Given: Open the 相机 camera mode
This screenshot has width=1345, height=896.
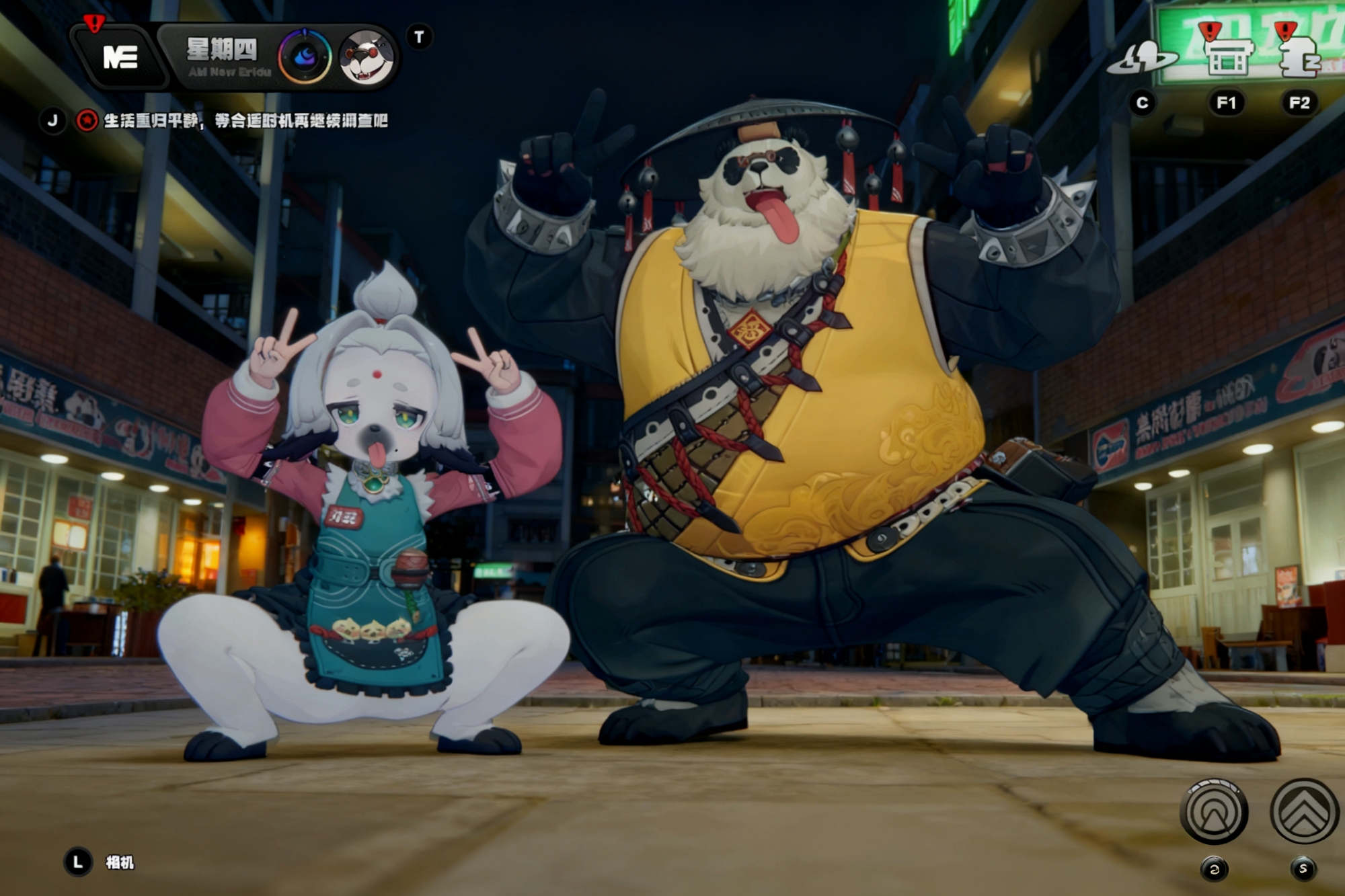Looking at the screenshot, I should (x=120, y=862).
